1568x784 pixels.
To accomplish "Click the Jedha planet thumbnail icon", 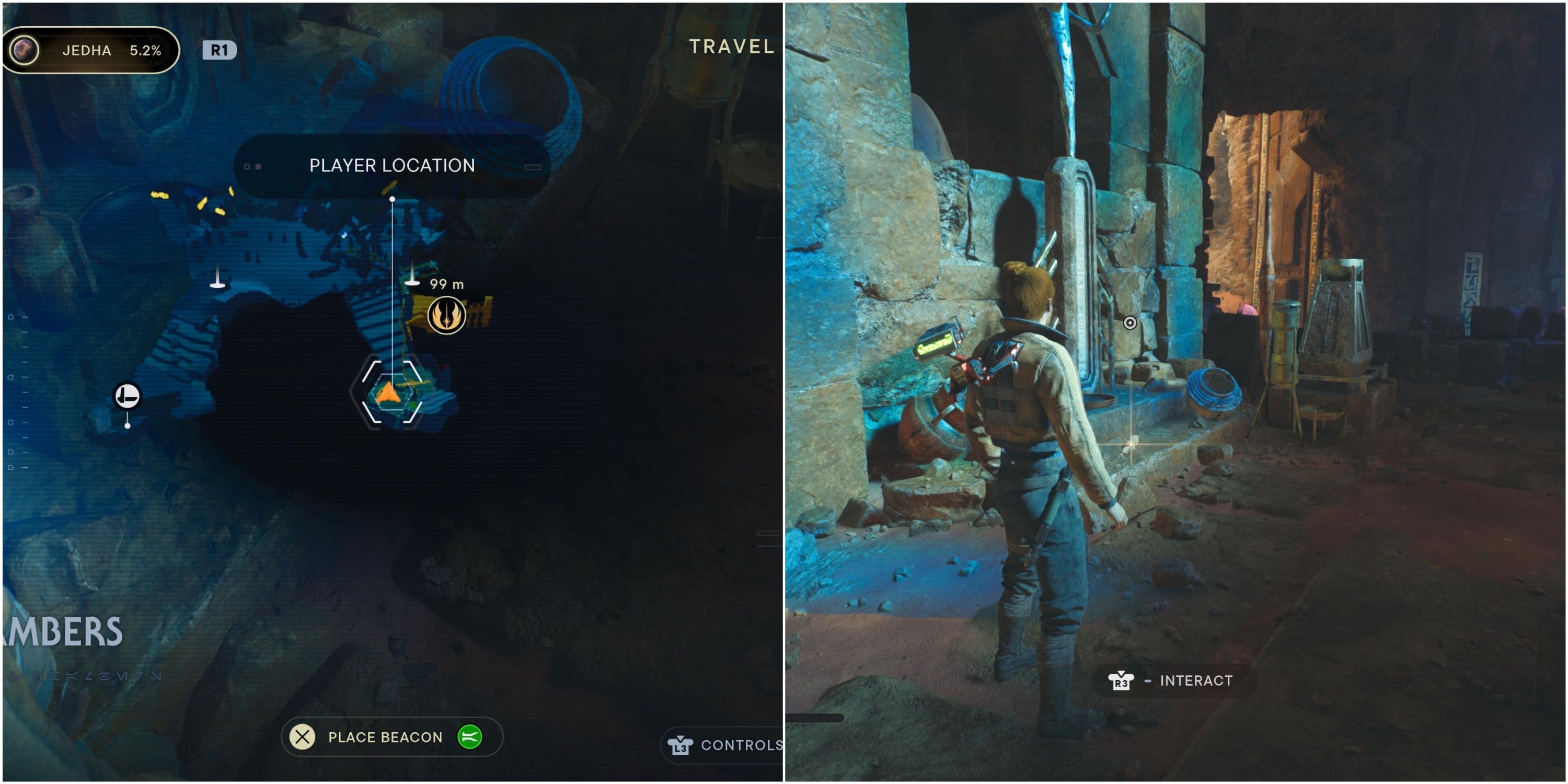I will pos(26,51).
